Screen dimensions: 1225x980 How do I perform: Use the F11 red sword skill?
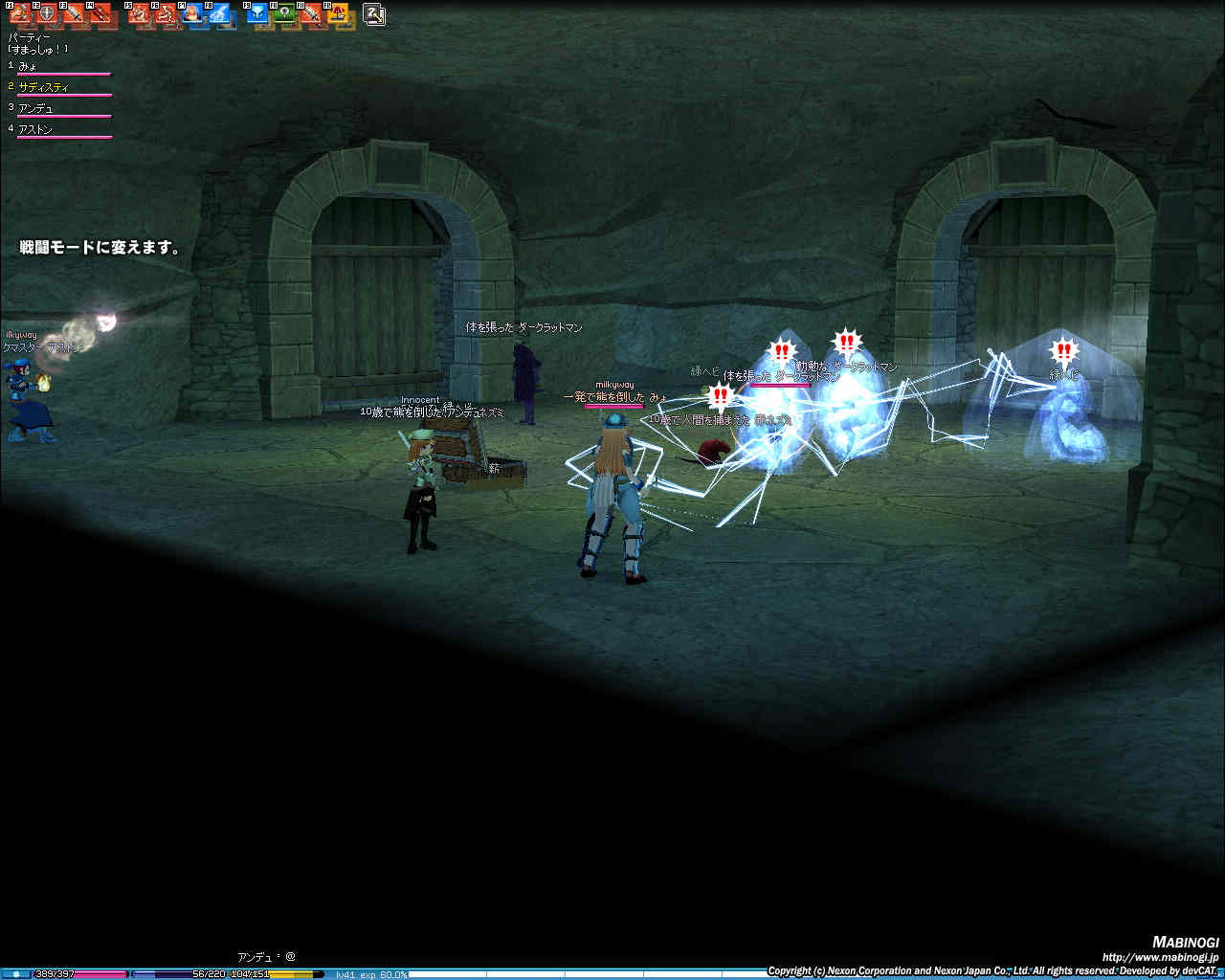[x=311, y=14]
